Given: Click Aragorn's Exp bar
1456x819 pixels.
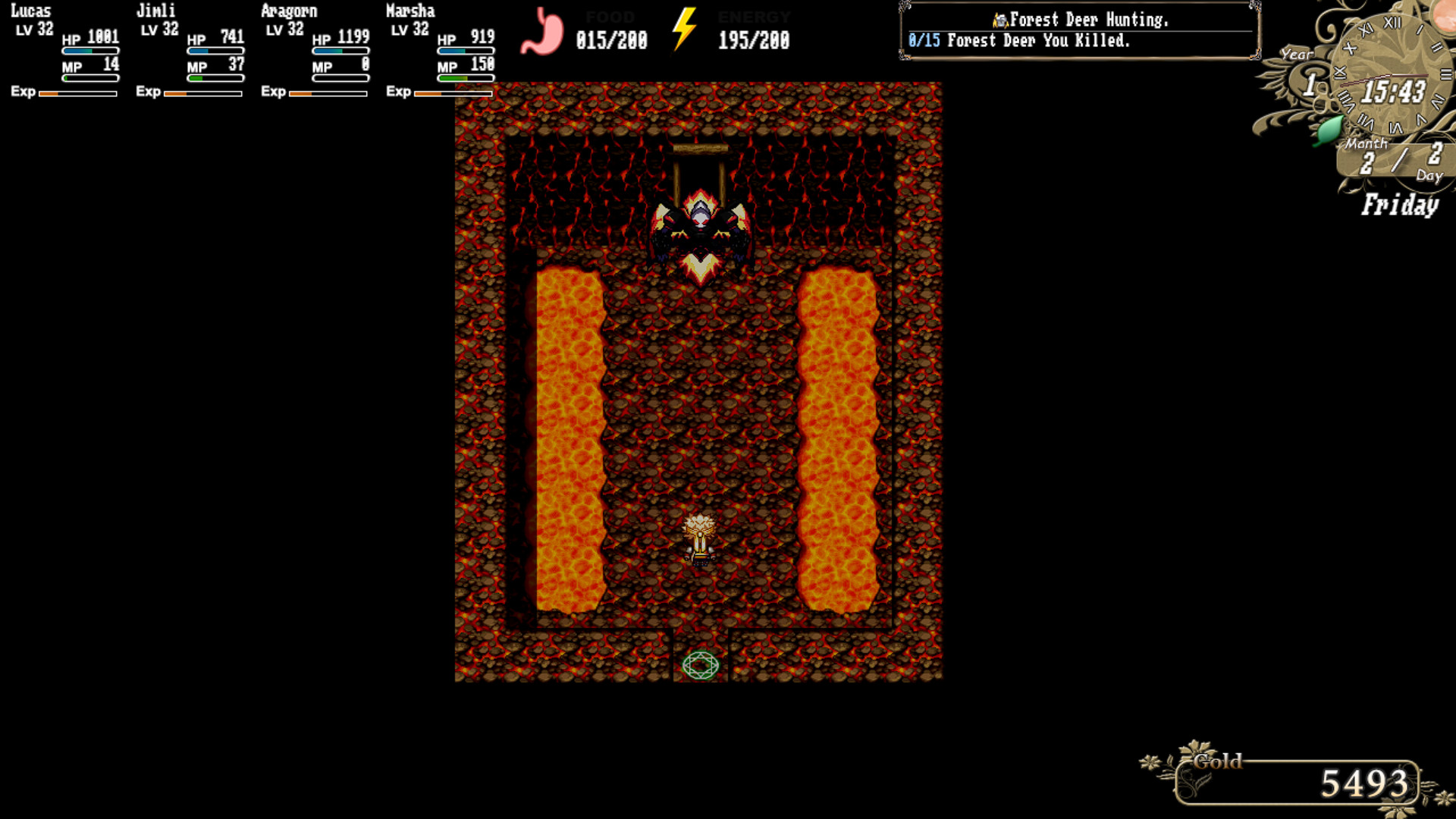Looking at the screenshot, I should click(326, 93).
